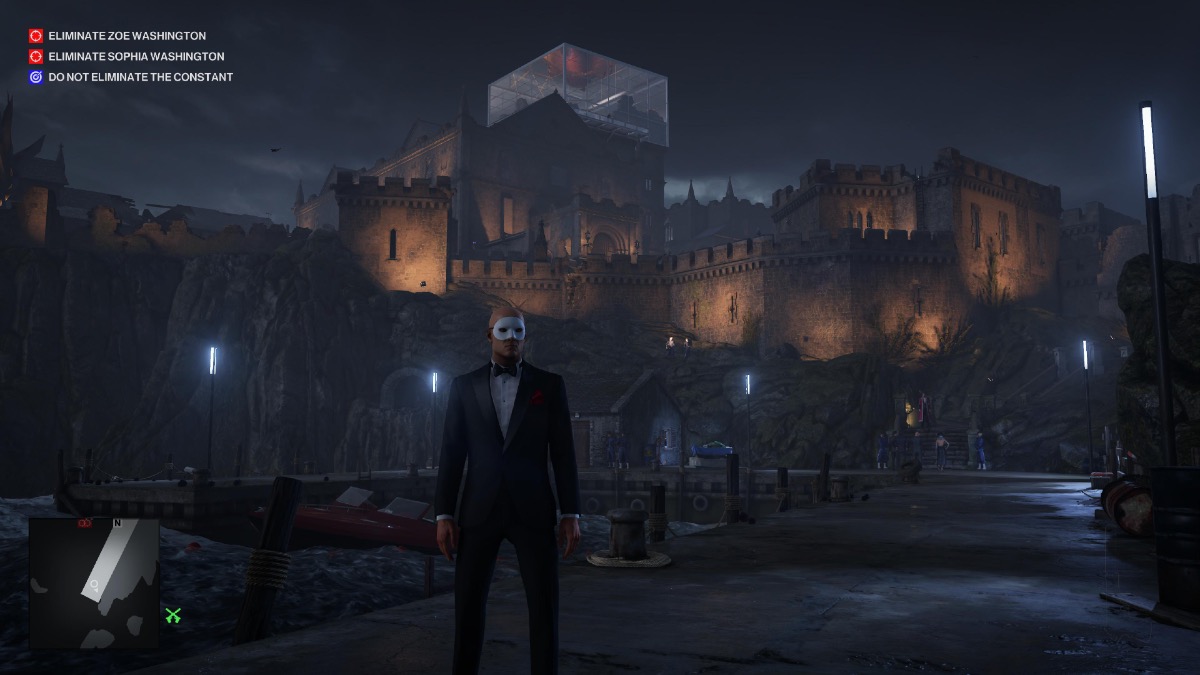Select the Do Not Eliminate The Constant objective
Image resolution: width=1200 pixels, height=675 pixels.
click(x=140, y=77)
